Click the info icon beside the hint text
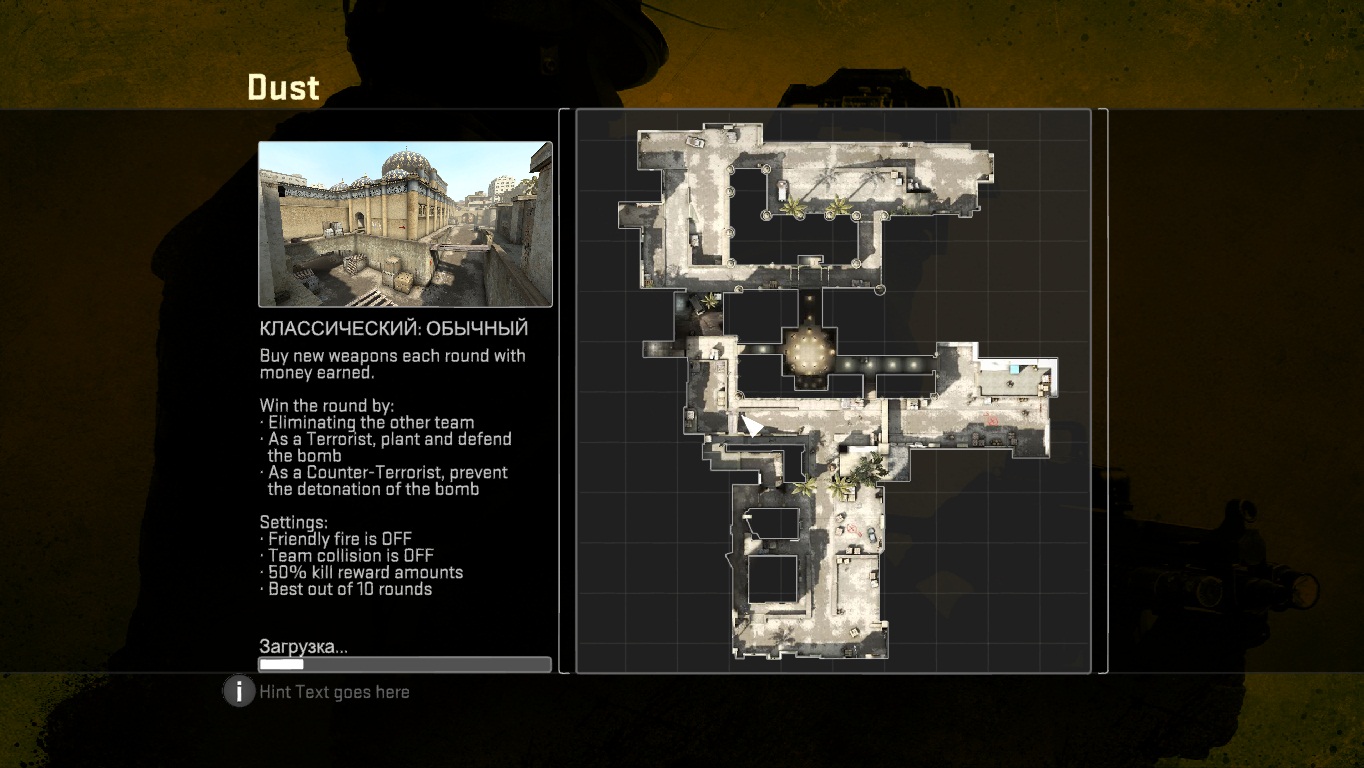 pyautogui.click(x=238, y=691)
